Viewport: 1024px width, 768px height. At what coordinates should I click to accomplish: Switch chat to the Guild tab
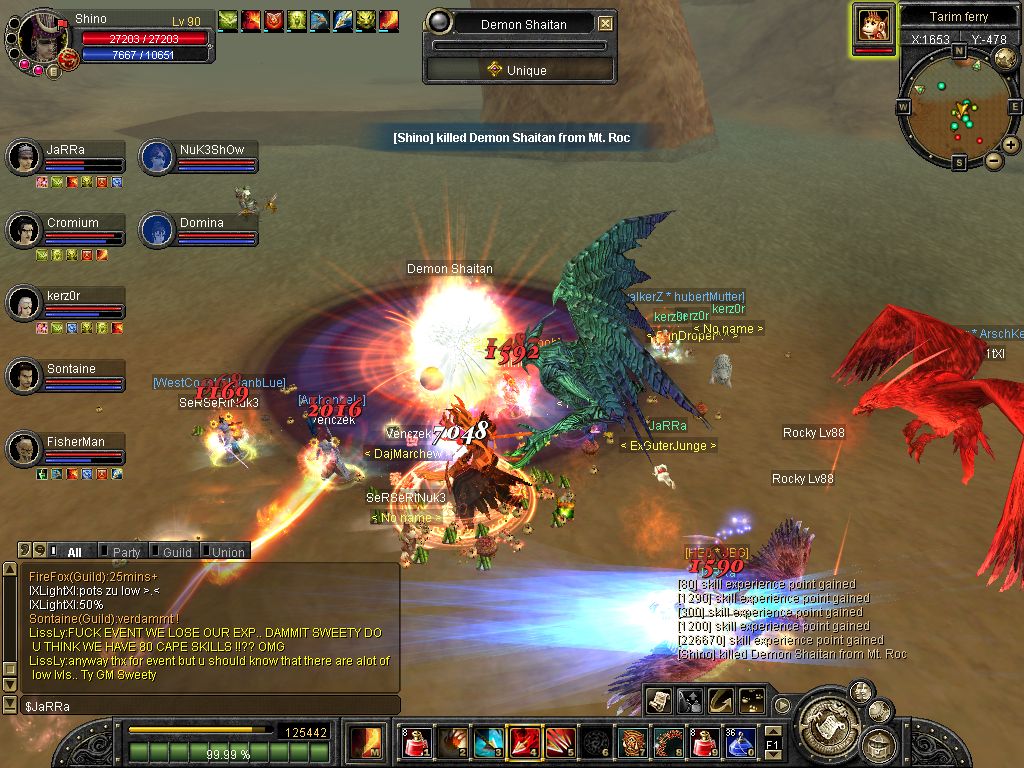[177, 552]
